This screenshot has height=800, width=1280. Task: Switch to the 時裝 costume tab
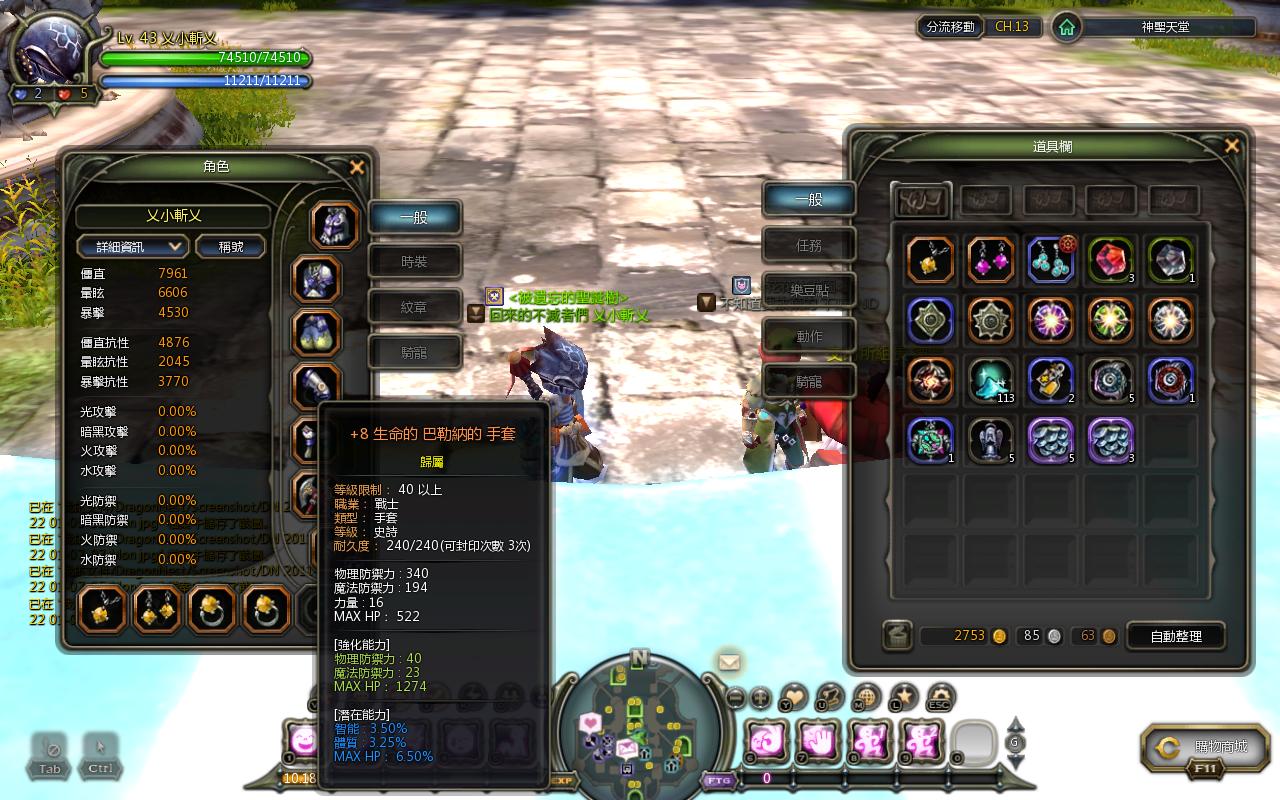(414, 262)
